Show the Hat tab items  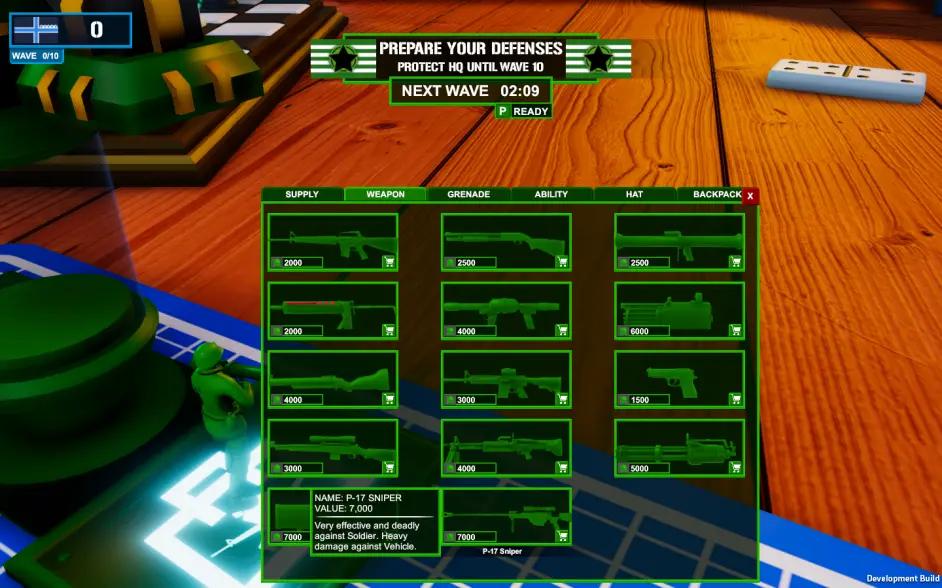coord(634,194)
